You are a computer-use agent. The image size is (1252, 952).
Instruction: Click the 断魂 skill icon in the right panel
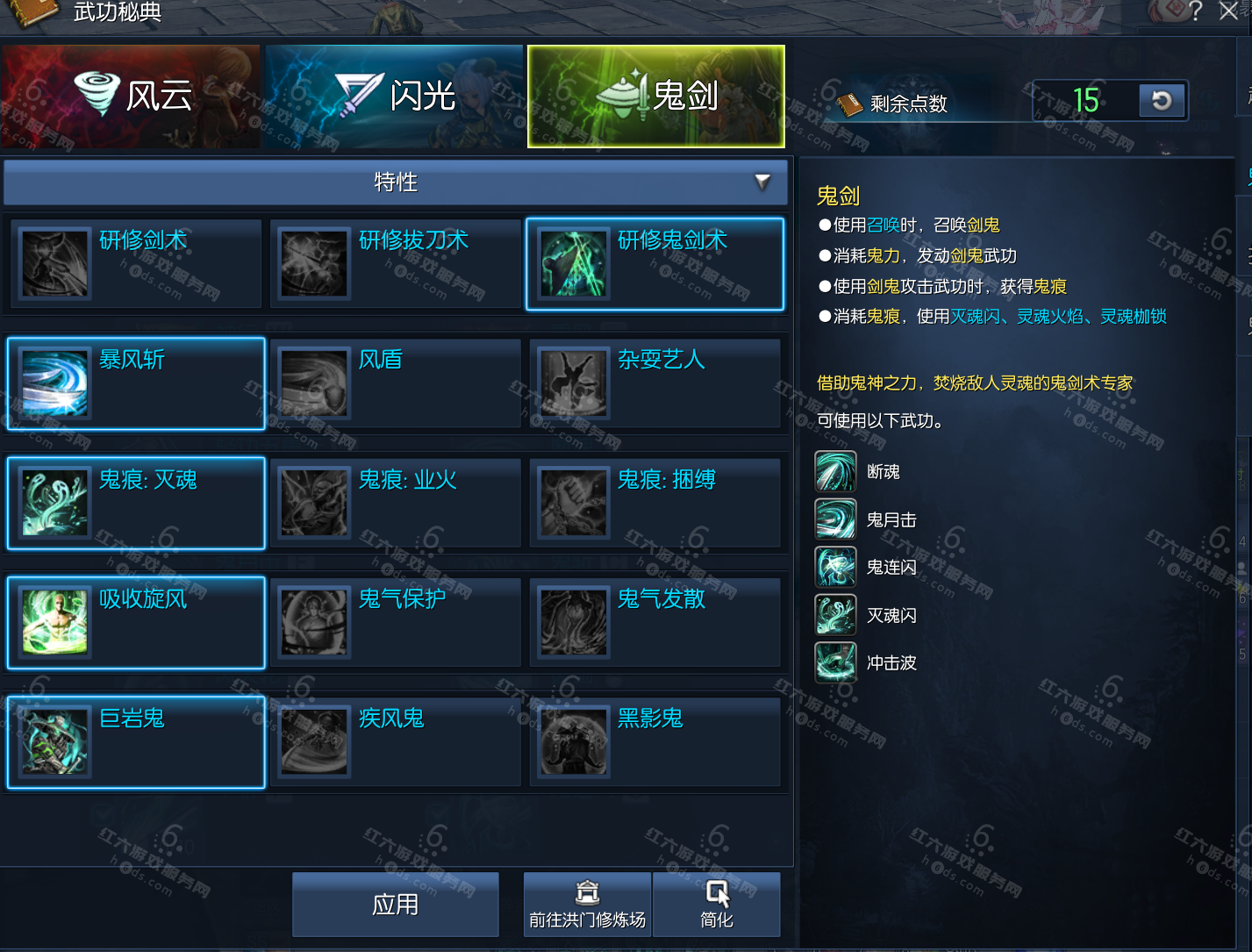(835, 470)
